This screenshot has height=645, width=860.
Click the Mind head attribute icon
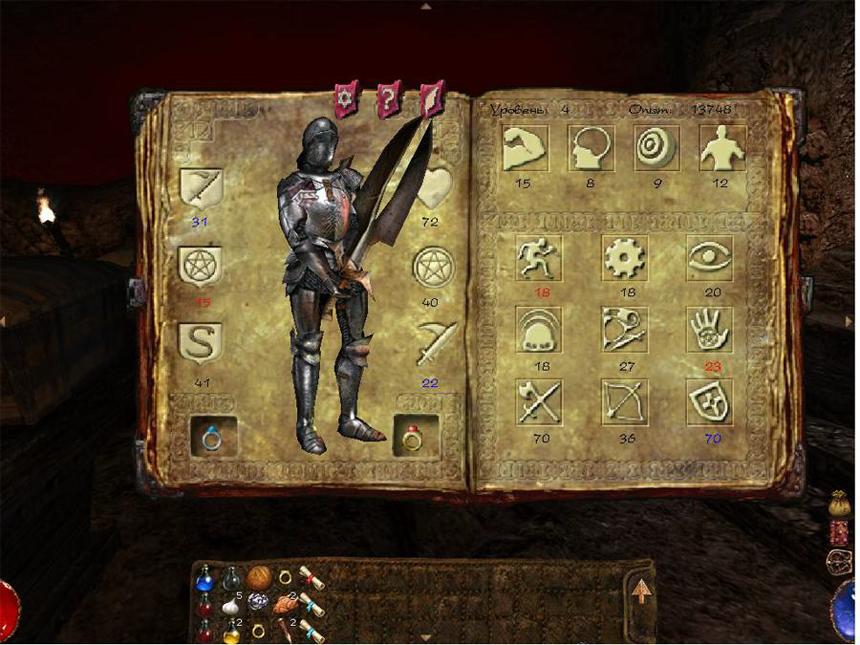(591, 148)
